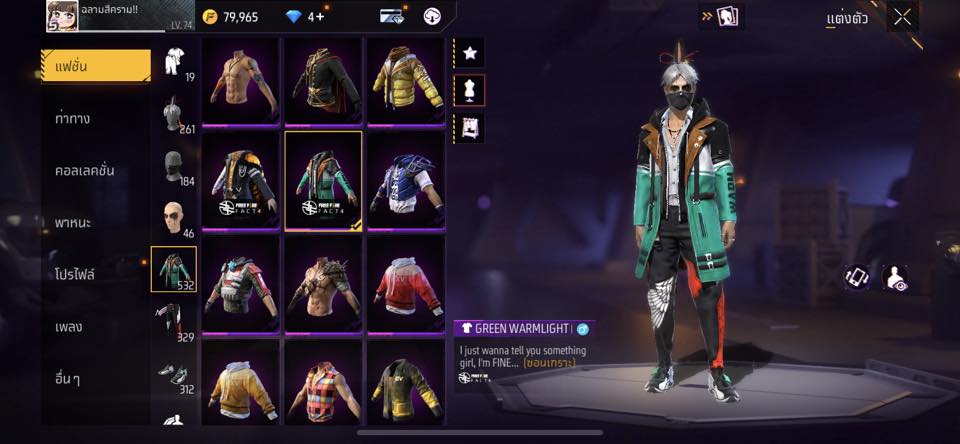960x444 pixels.
Task: Select the แฟชั่น tab
Action: [x=96, y=66]
